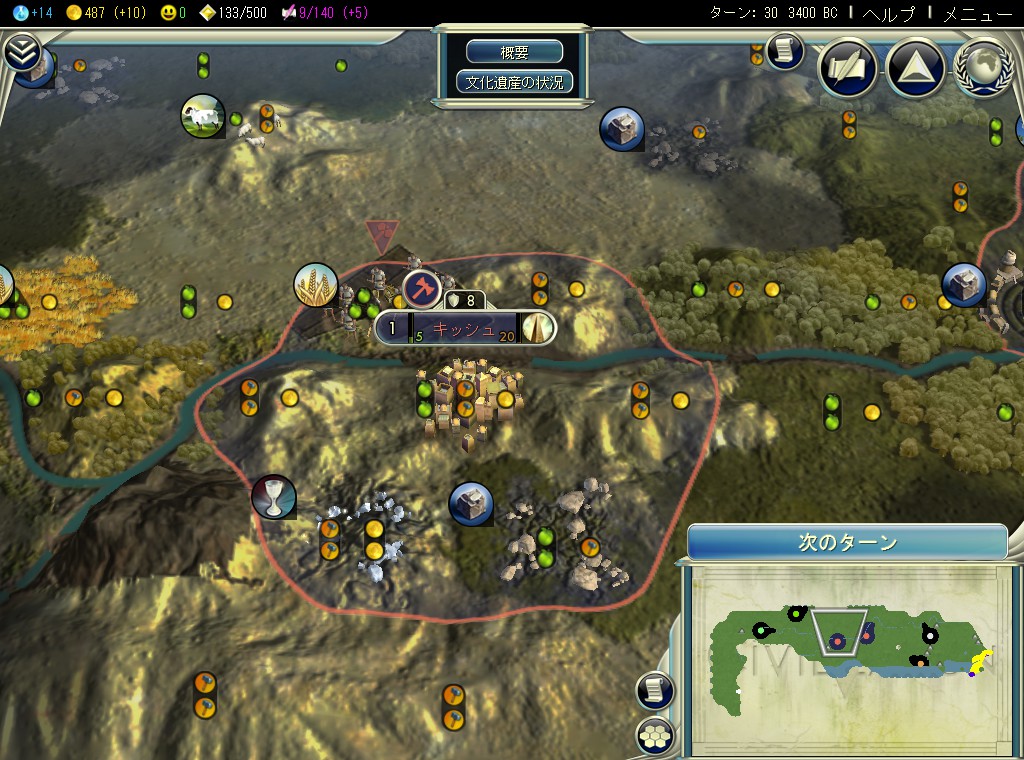Expand the chevron panel in the top-left corner

[20, 52]
